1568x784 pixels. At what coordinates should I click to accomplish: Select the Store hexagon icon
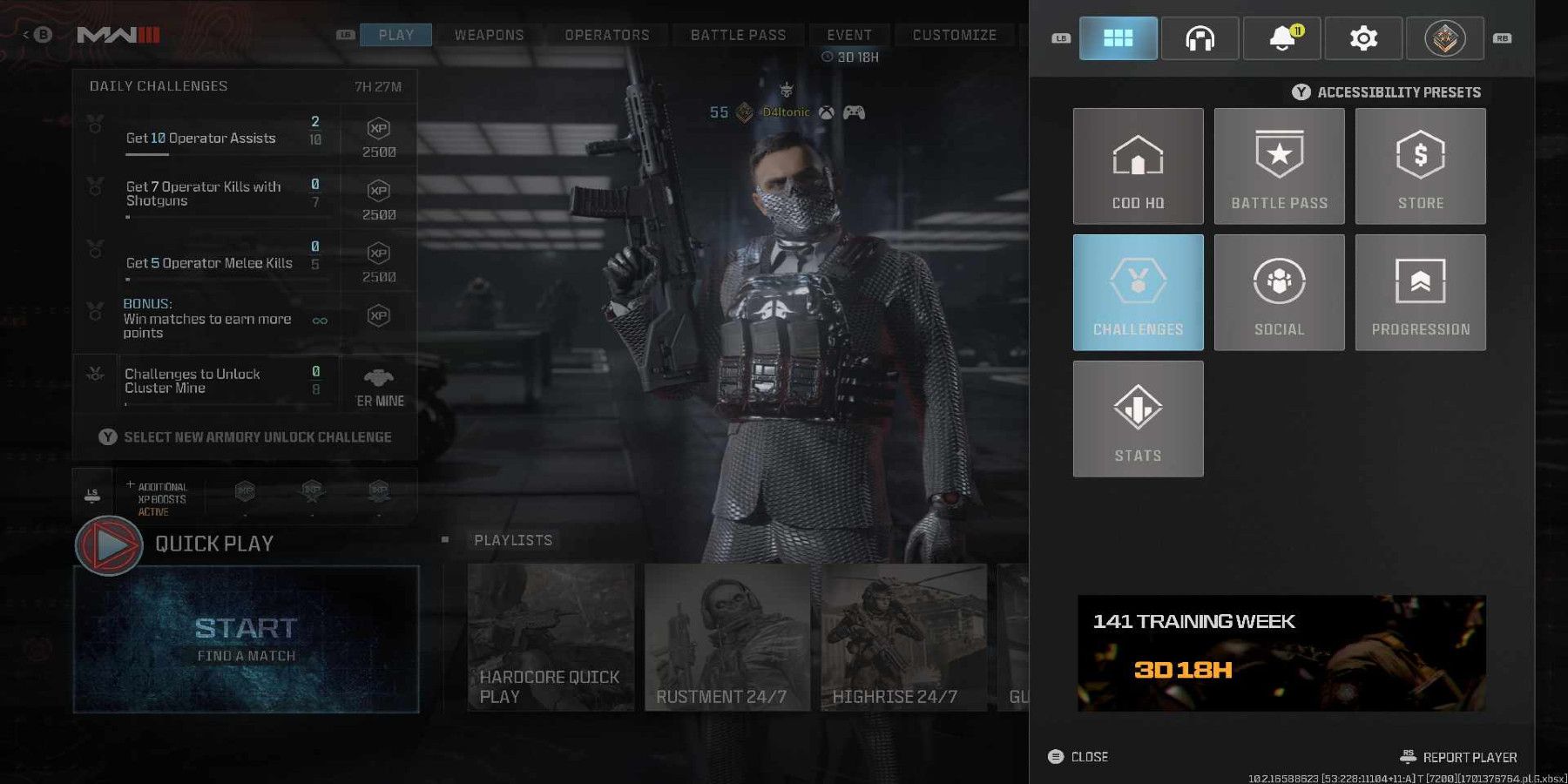(x=1420, y=166)
